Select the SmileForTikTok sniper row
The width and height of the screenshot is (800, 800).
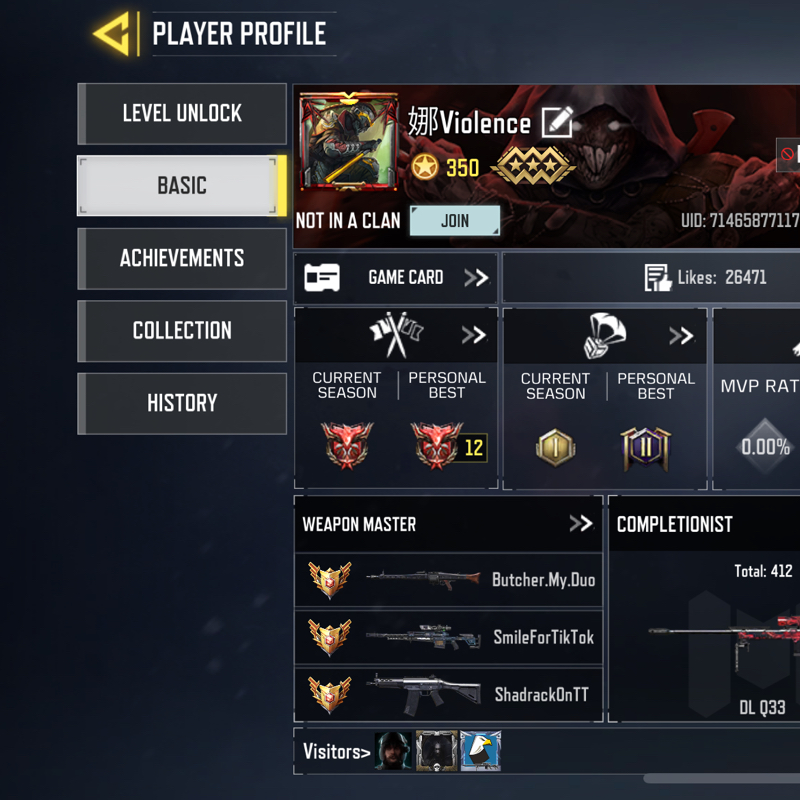pyautogui.click(x=449, y=637)
